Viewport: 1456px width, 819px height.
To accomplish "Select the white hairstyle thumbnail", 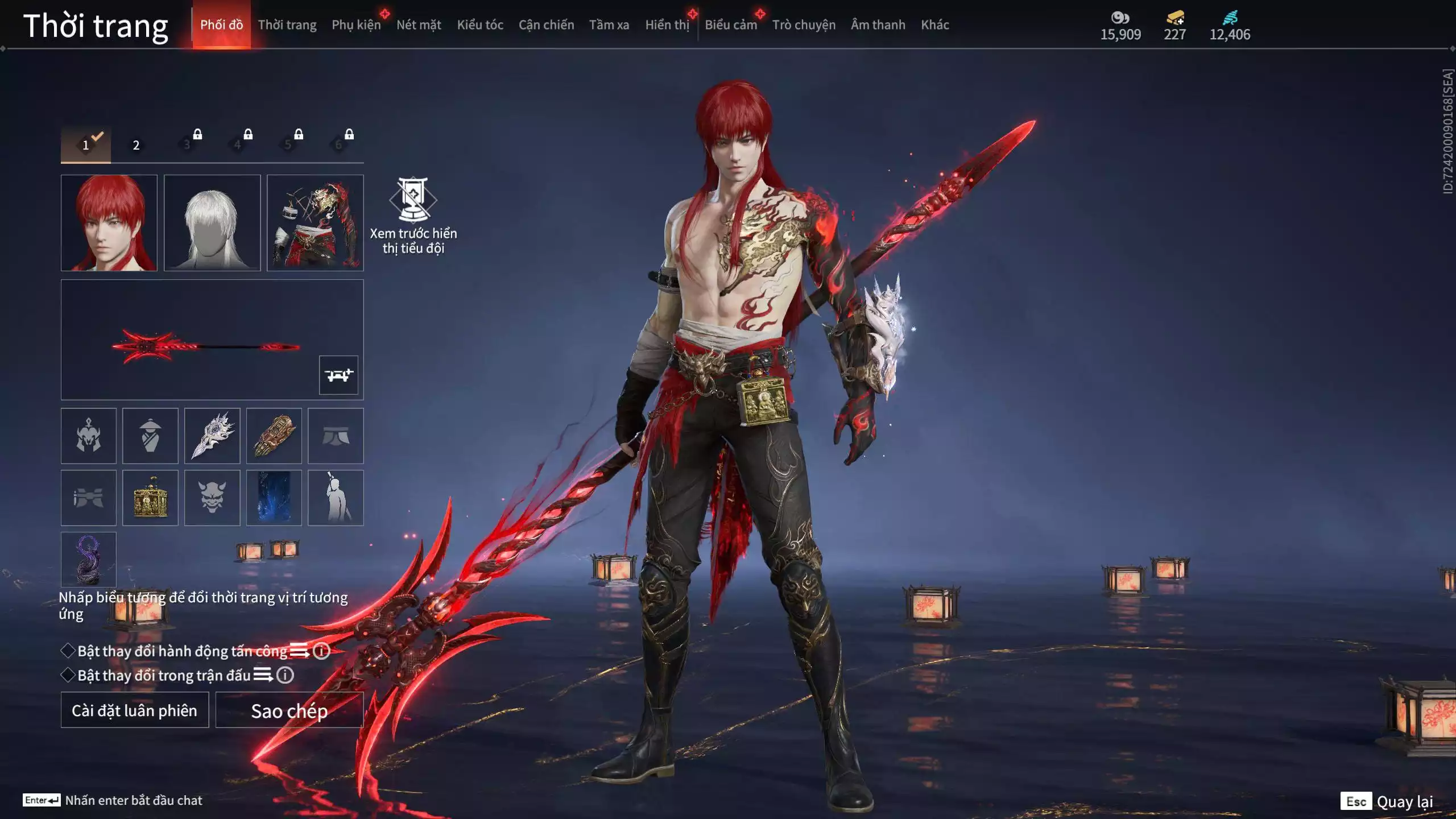I will (x=212, y=223).
